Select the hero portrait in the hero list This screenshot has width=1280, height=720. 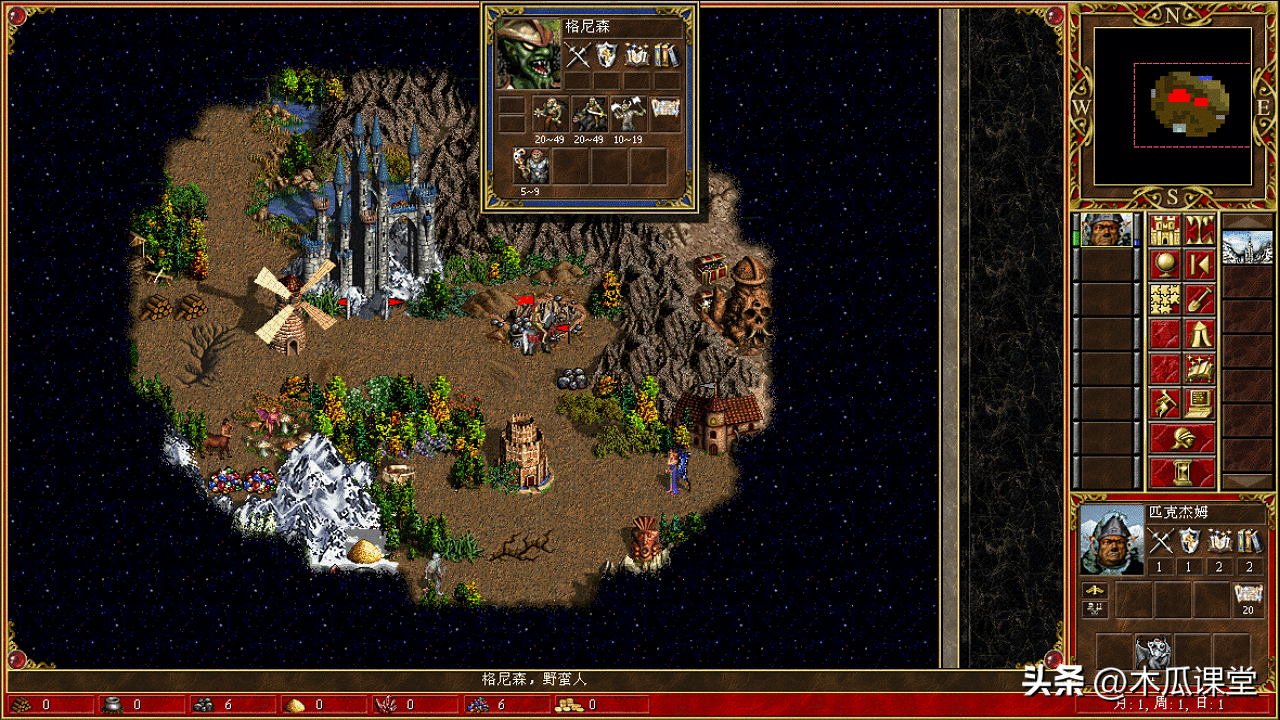click(1106, 230)
